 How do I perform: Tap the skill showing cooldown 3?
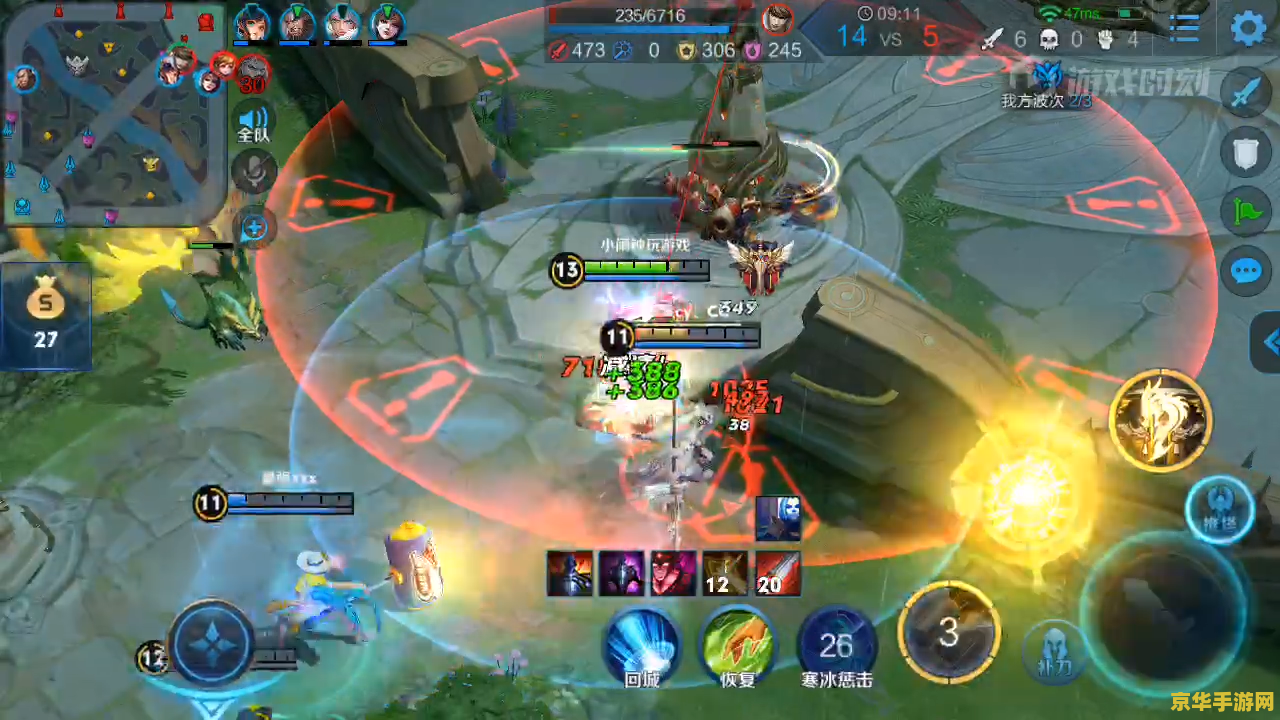pos(948,630)
